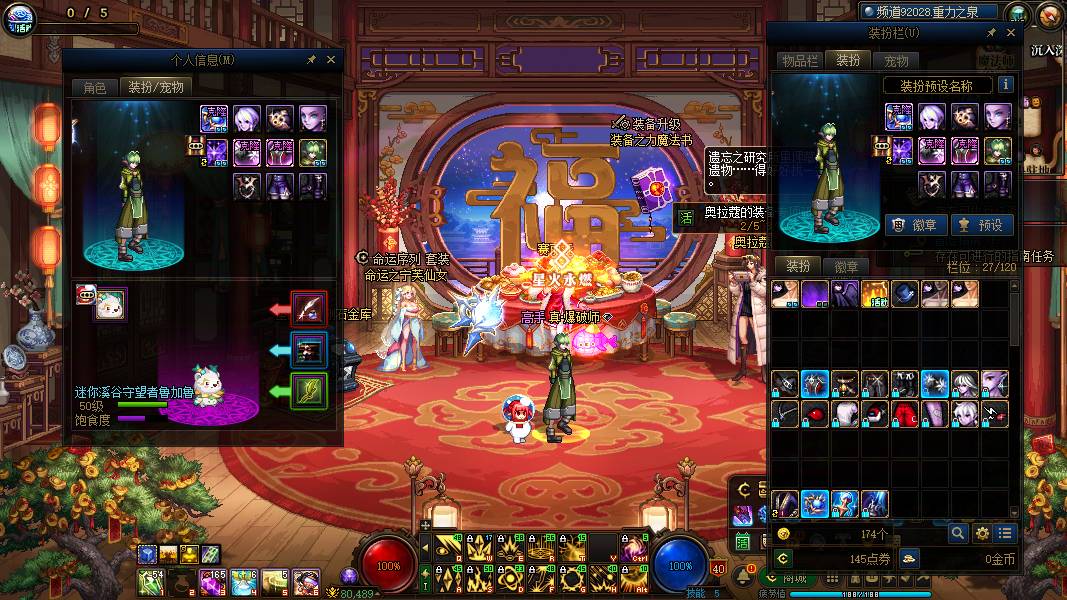
Task: Select the 徽章 sub-tab above the item grid
Action: pos(846,267)
